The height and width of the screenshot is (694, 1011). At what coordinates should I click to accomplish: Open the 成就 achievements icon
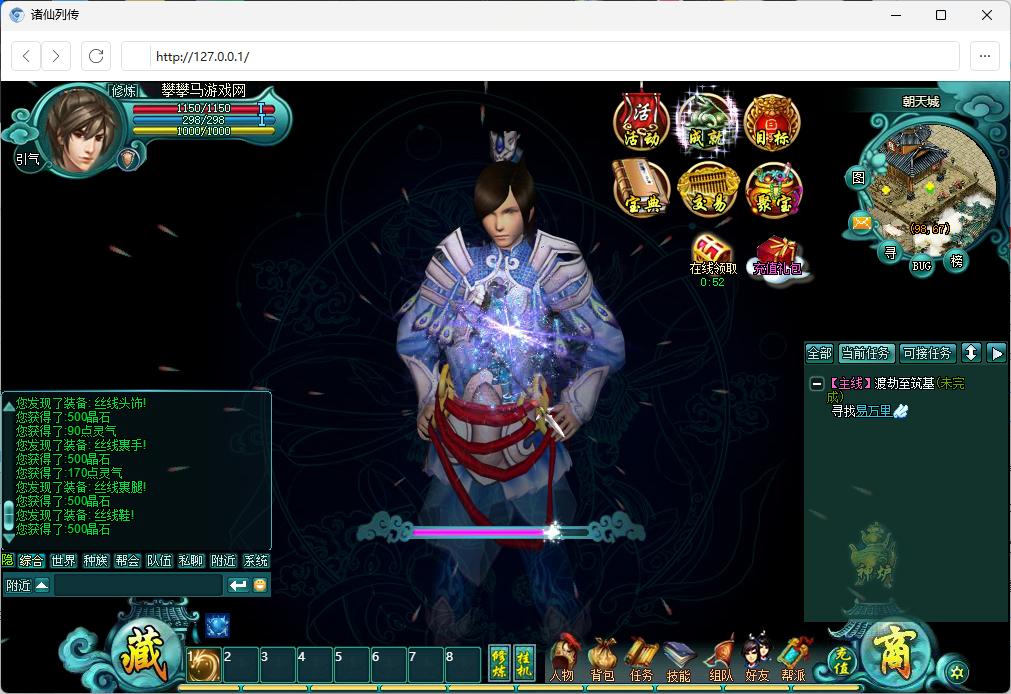[x=707, y=123]
